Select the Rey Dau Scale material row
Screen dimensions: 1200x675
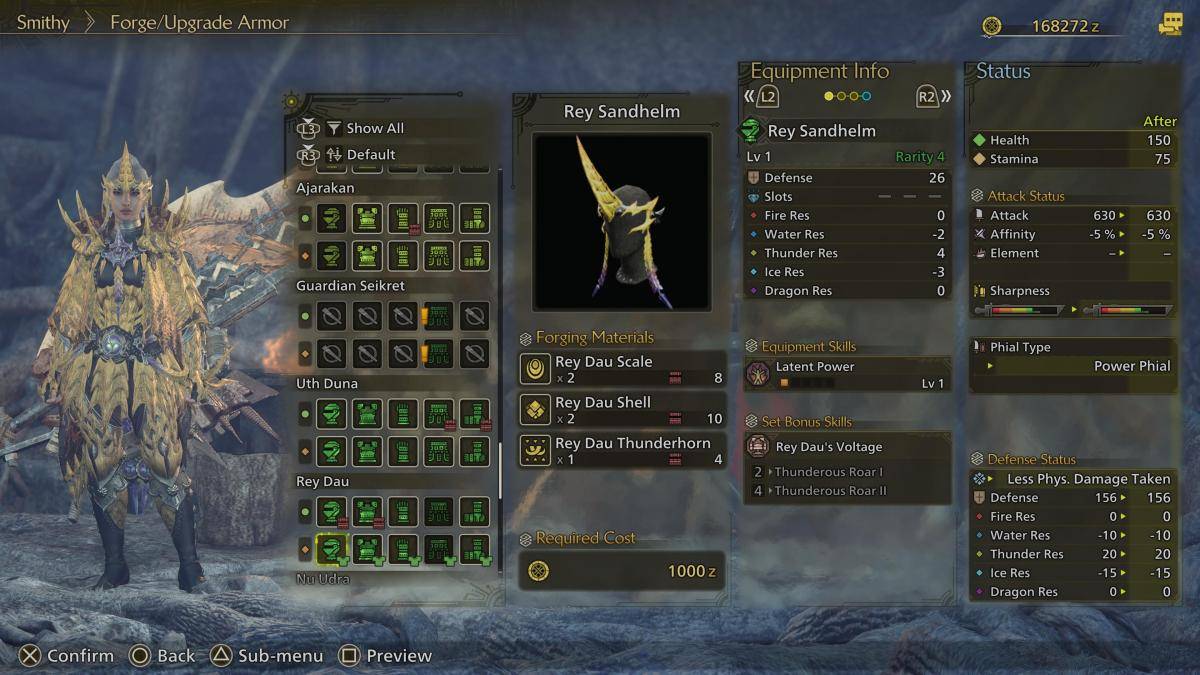click(622, 369)
